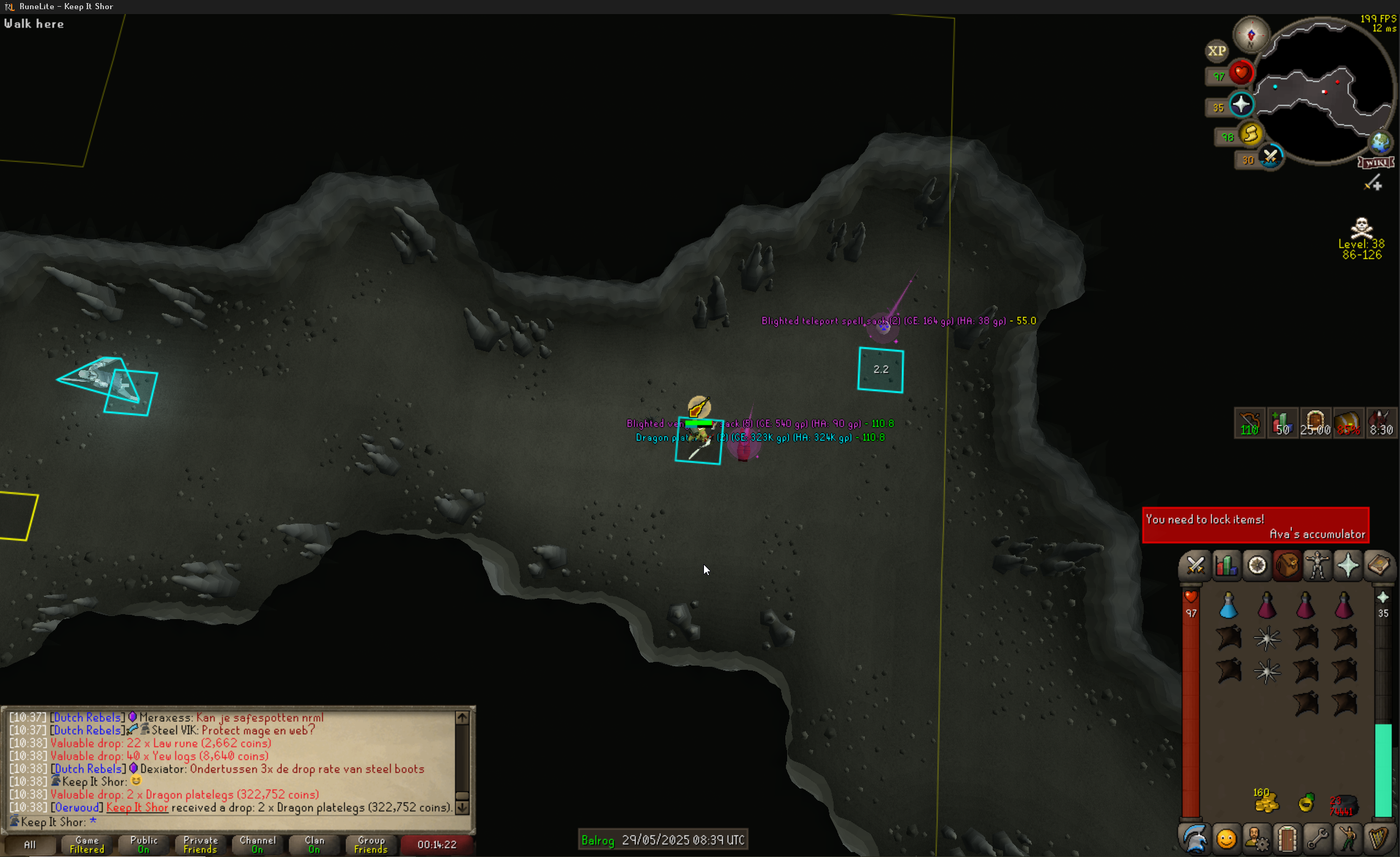The width and height of the screenshot is (1400, 857).
Task: Open the Logout door tab
Action: coord(1287,839)
